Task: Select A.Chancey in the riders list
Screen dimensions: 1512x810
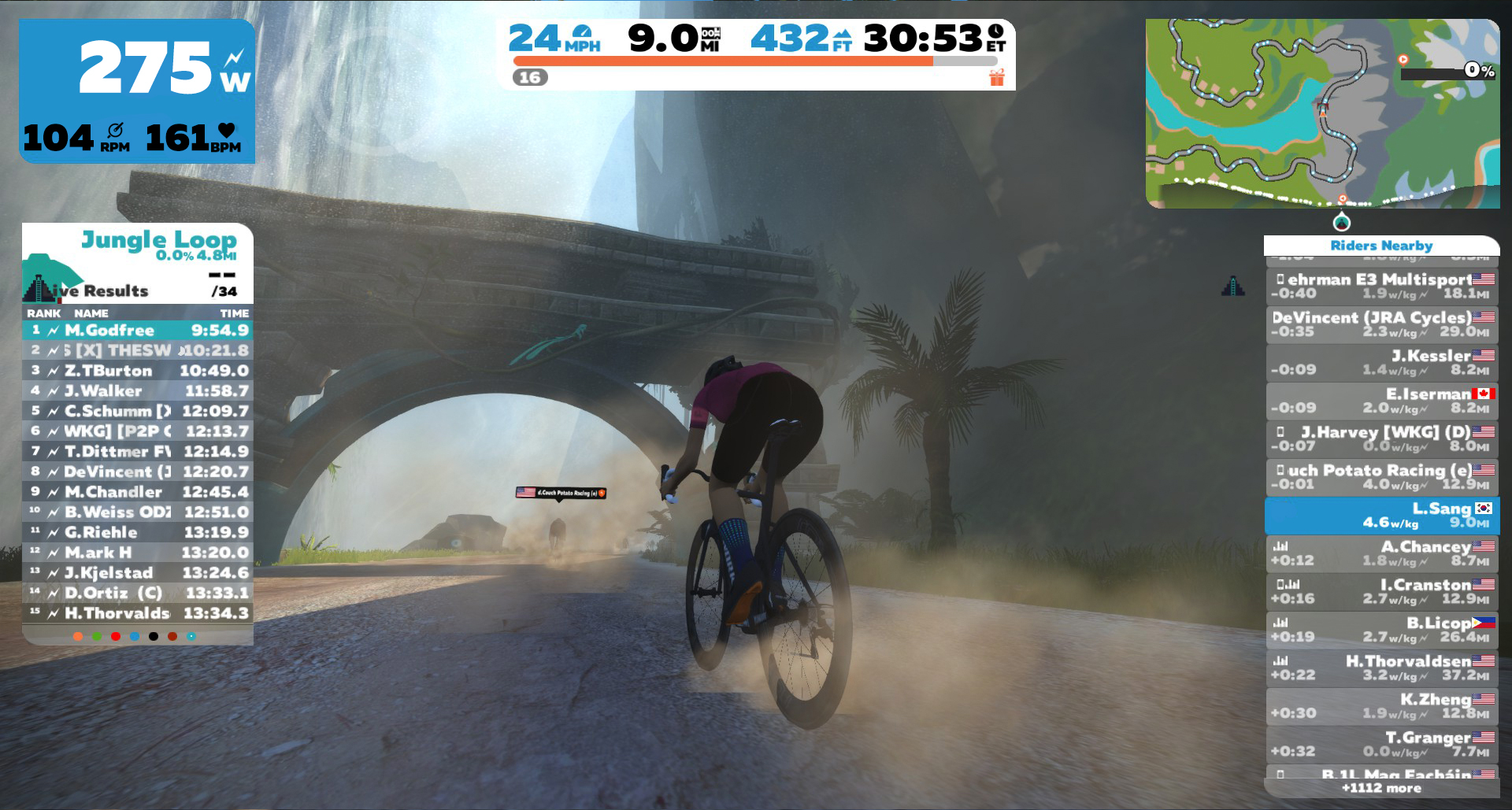Action: [x=1381, y=553]
